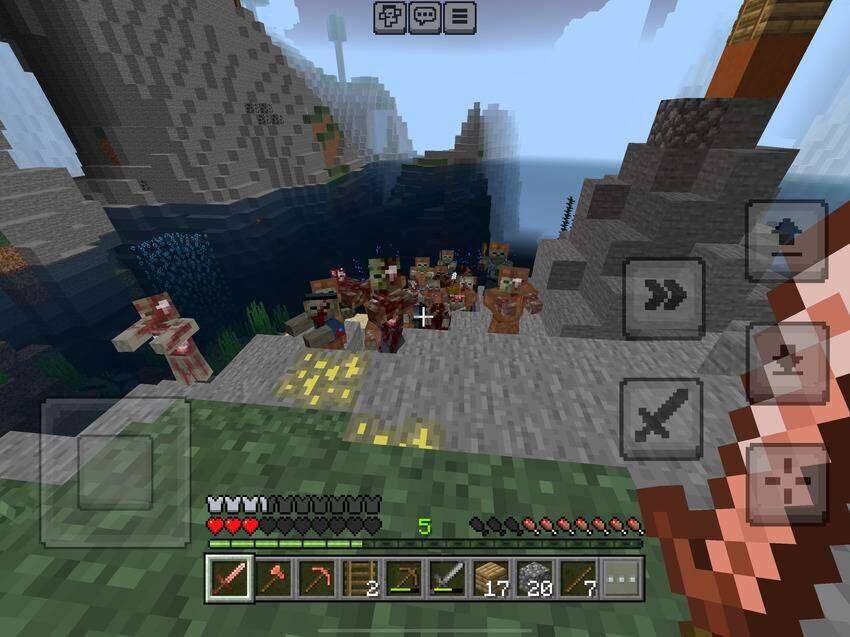Select the copper sword hotbar slot

pos(229,578)
